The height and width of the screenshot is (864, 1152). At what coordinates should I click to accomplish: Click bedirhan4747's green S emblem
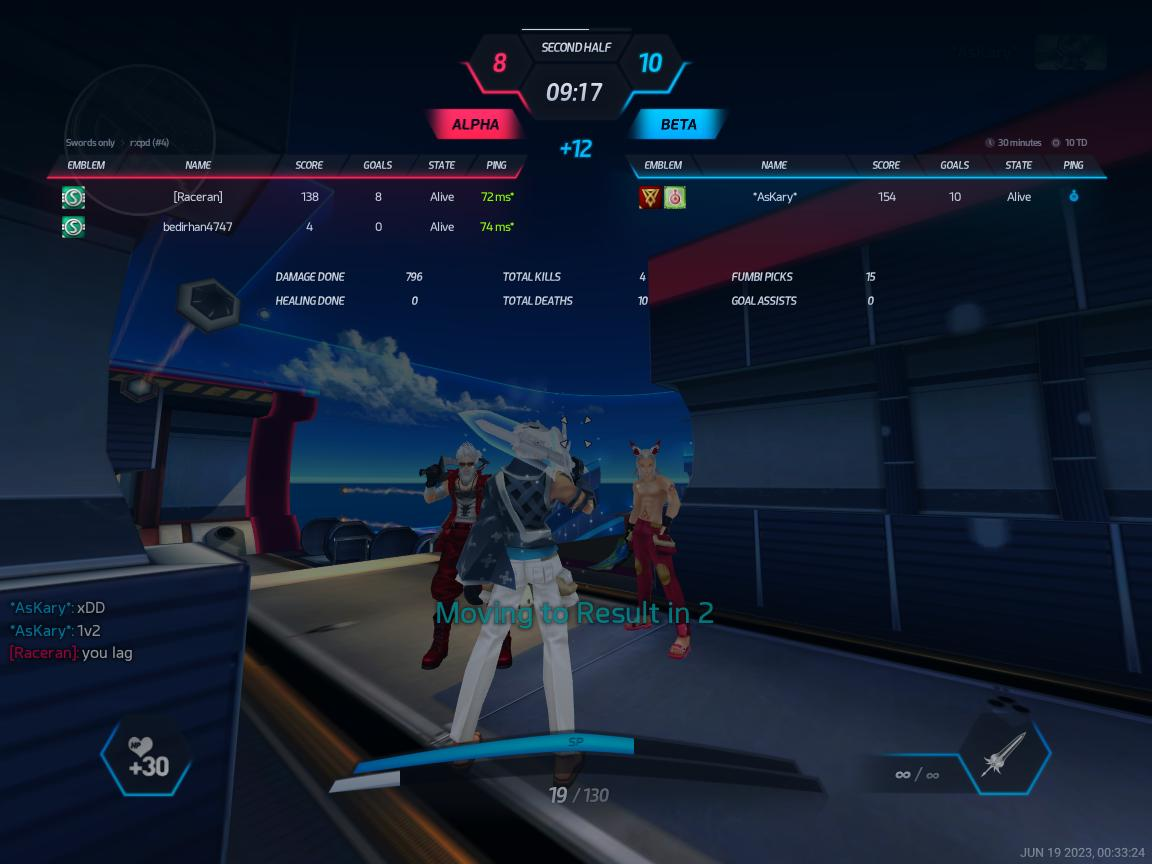(x=73, y=227)
